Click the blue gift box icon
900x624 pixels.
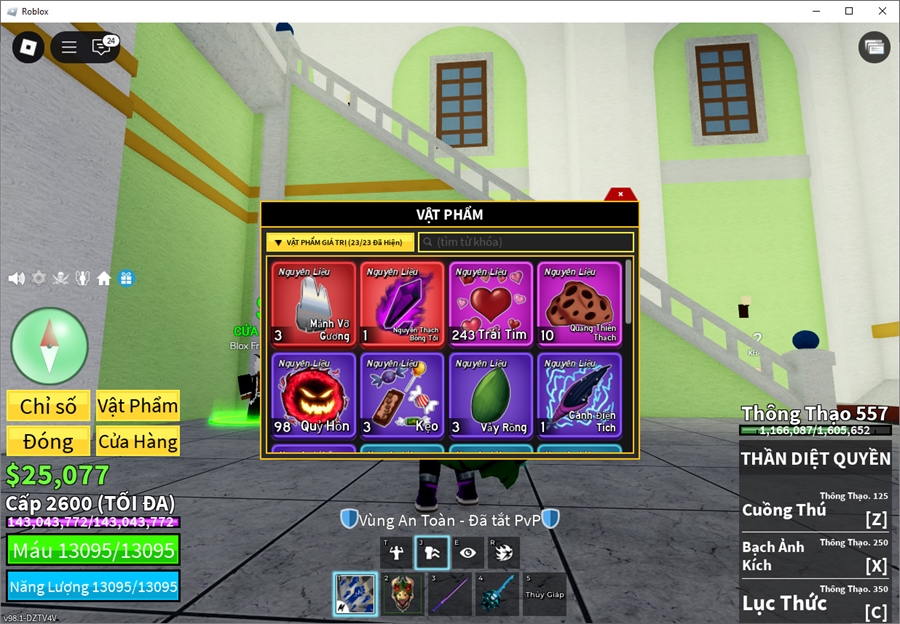[x=126, y=278]
